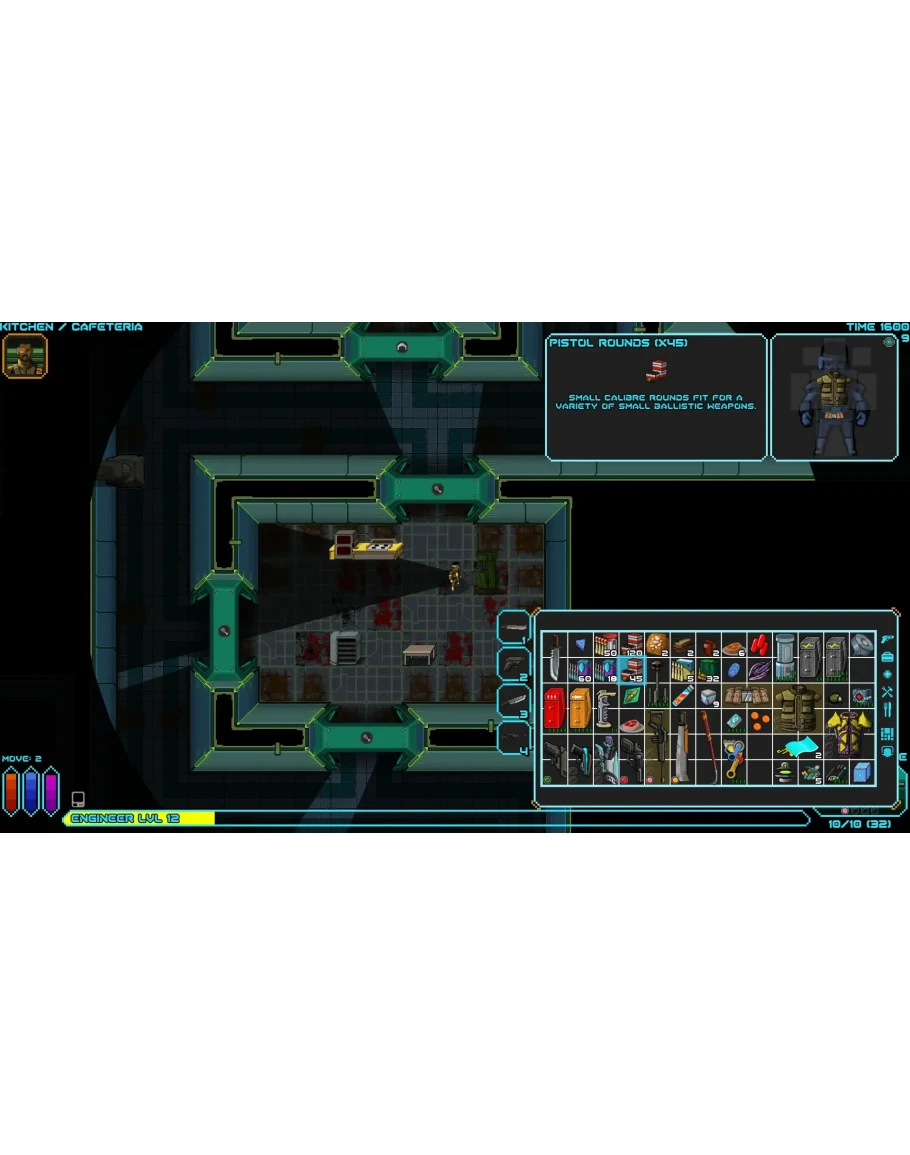Screen dimensions: 910x1155
Task: Open the small computer terminal icon
Action: (78, 799)
